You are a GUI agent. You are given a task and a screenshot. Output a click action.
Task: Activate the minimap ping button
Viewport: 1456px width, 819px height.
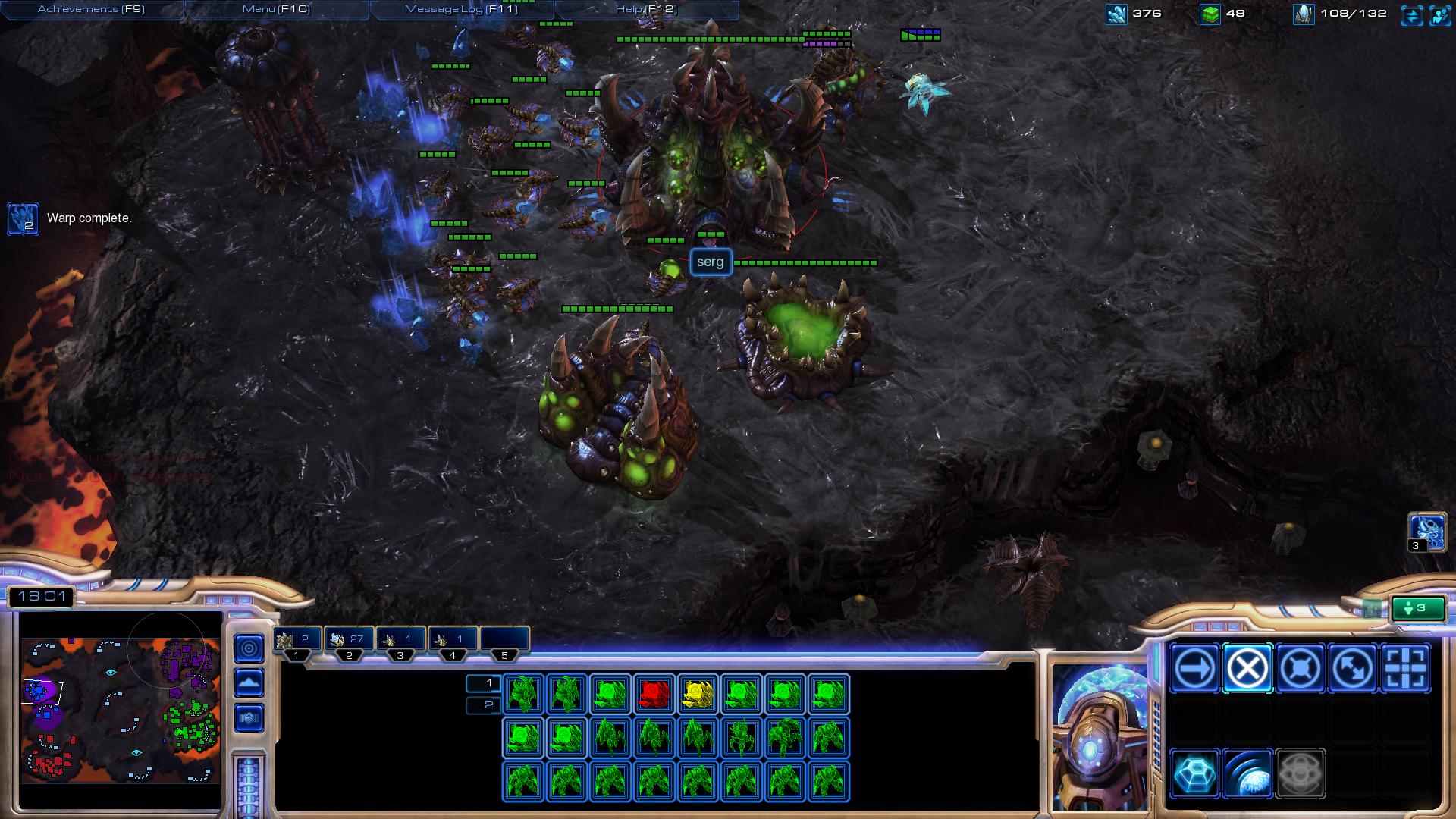[249, 648]
